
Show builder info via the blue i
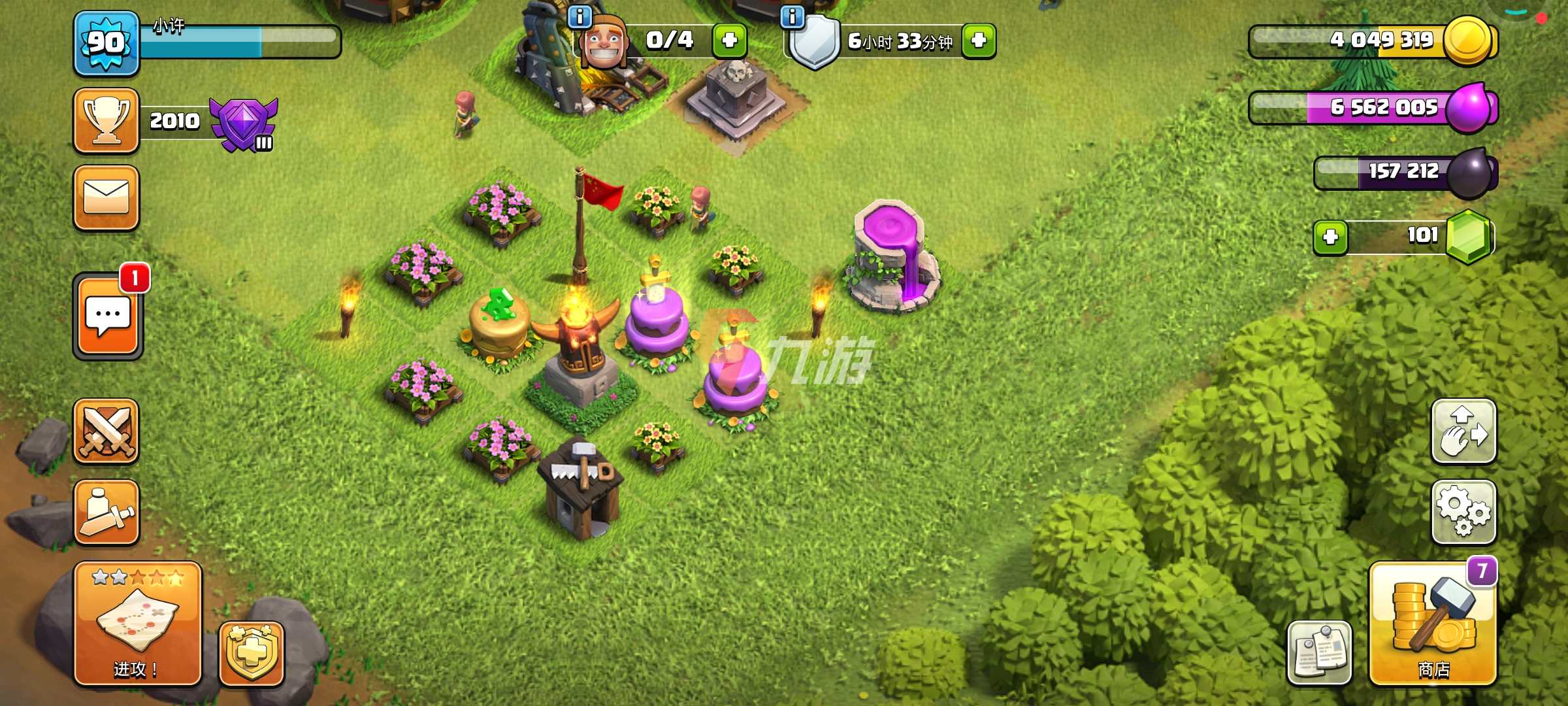[x=580, y=16]
